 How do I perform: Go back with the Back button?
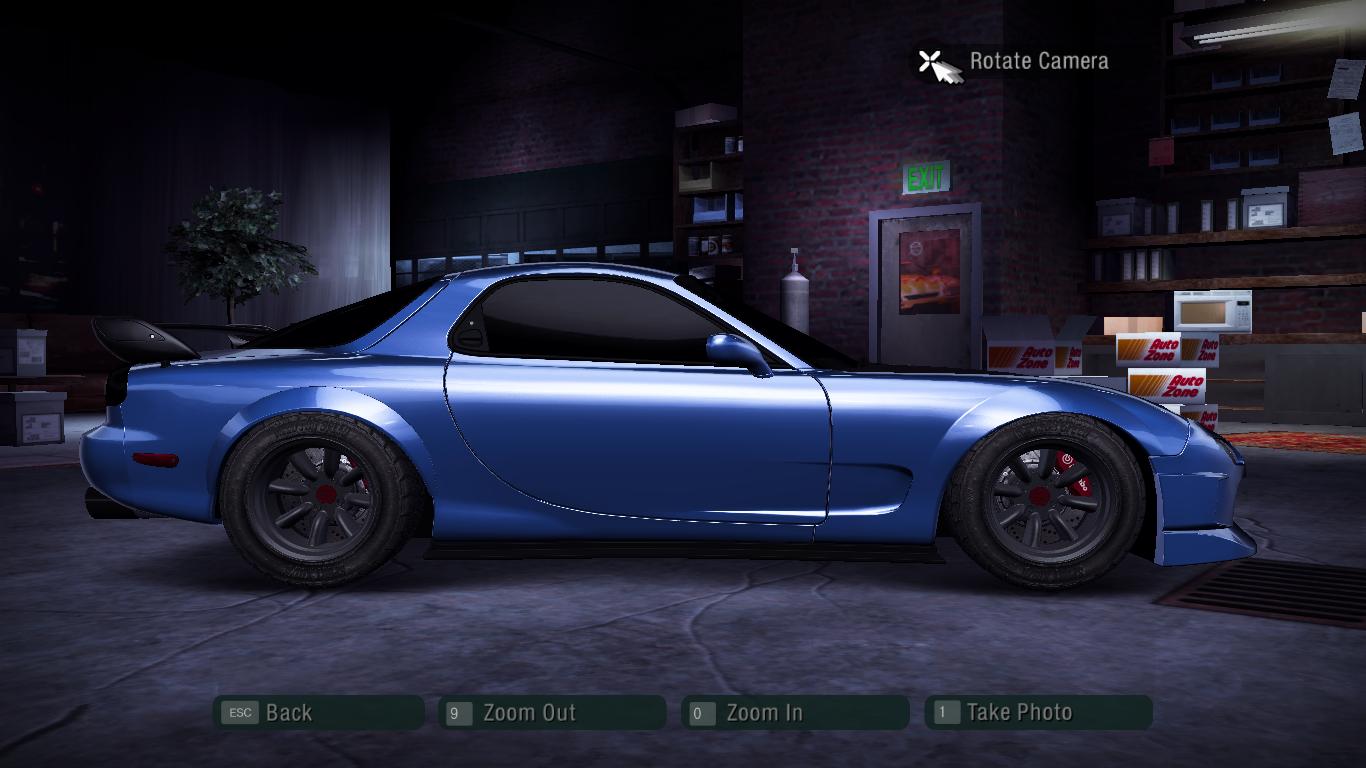click(x=318, y=713)
